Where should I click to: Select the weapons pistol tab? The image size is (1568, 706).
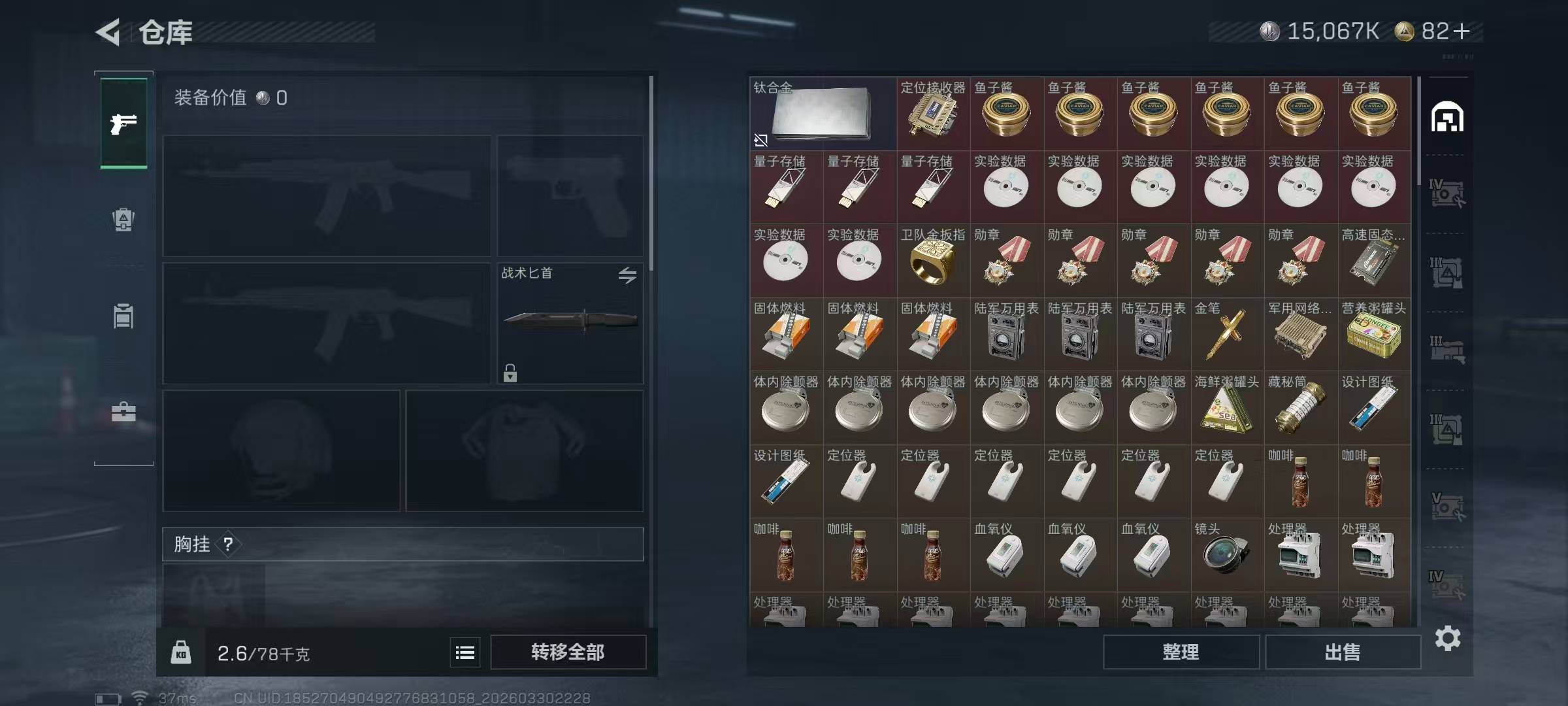click(x=123, y=124)
